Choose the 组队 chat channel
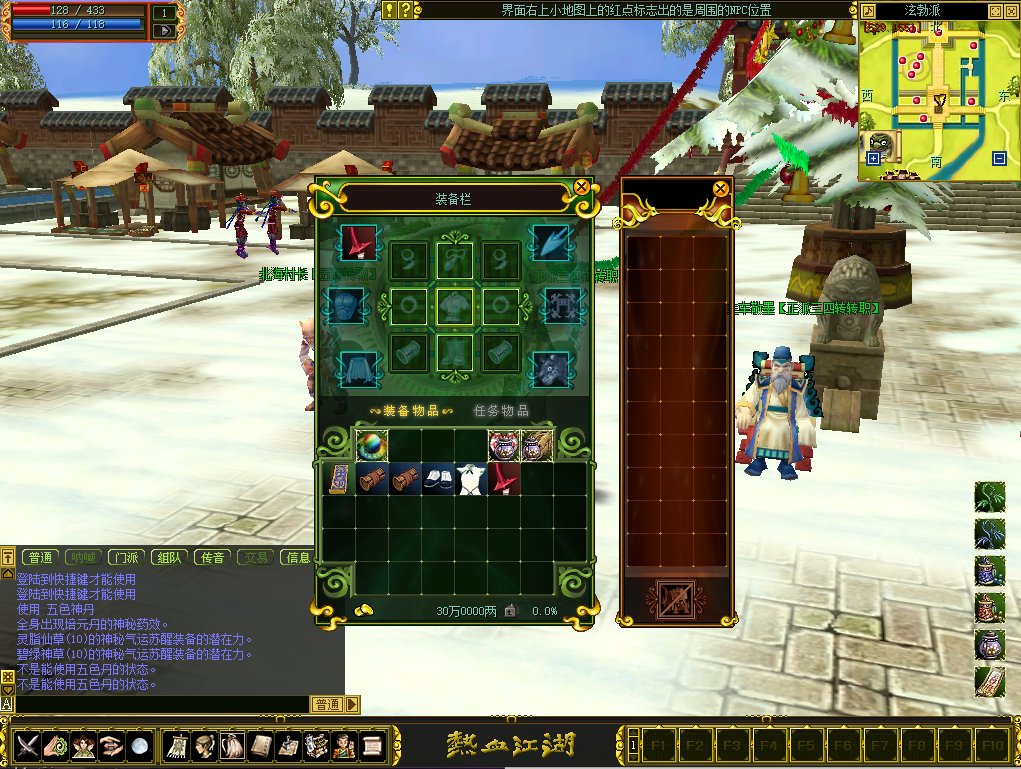Screen dimensions: 1021x769 pos(169,557)
